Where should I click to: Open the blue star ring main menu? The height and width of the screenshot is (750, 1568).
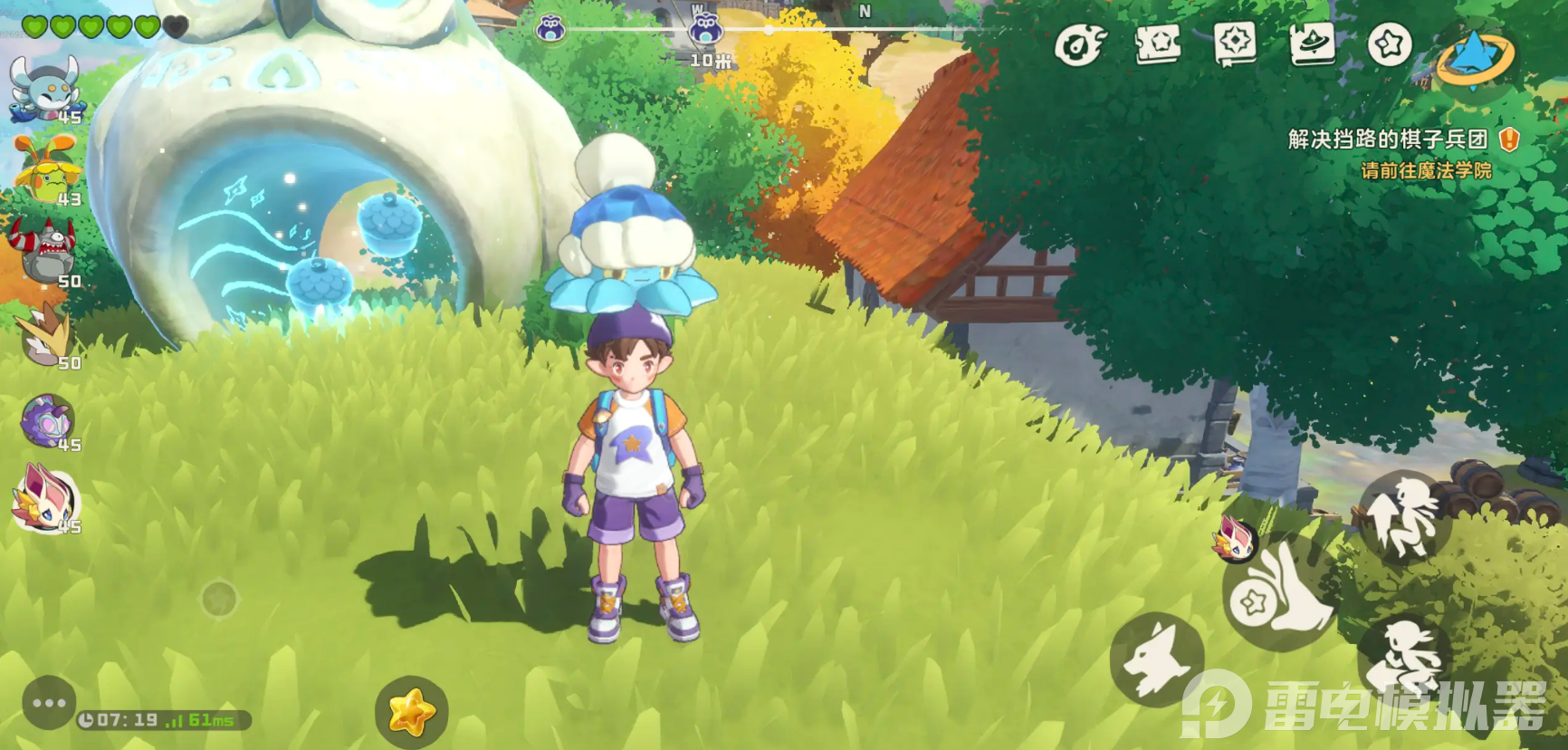[x=1476, y=54]
